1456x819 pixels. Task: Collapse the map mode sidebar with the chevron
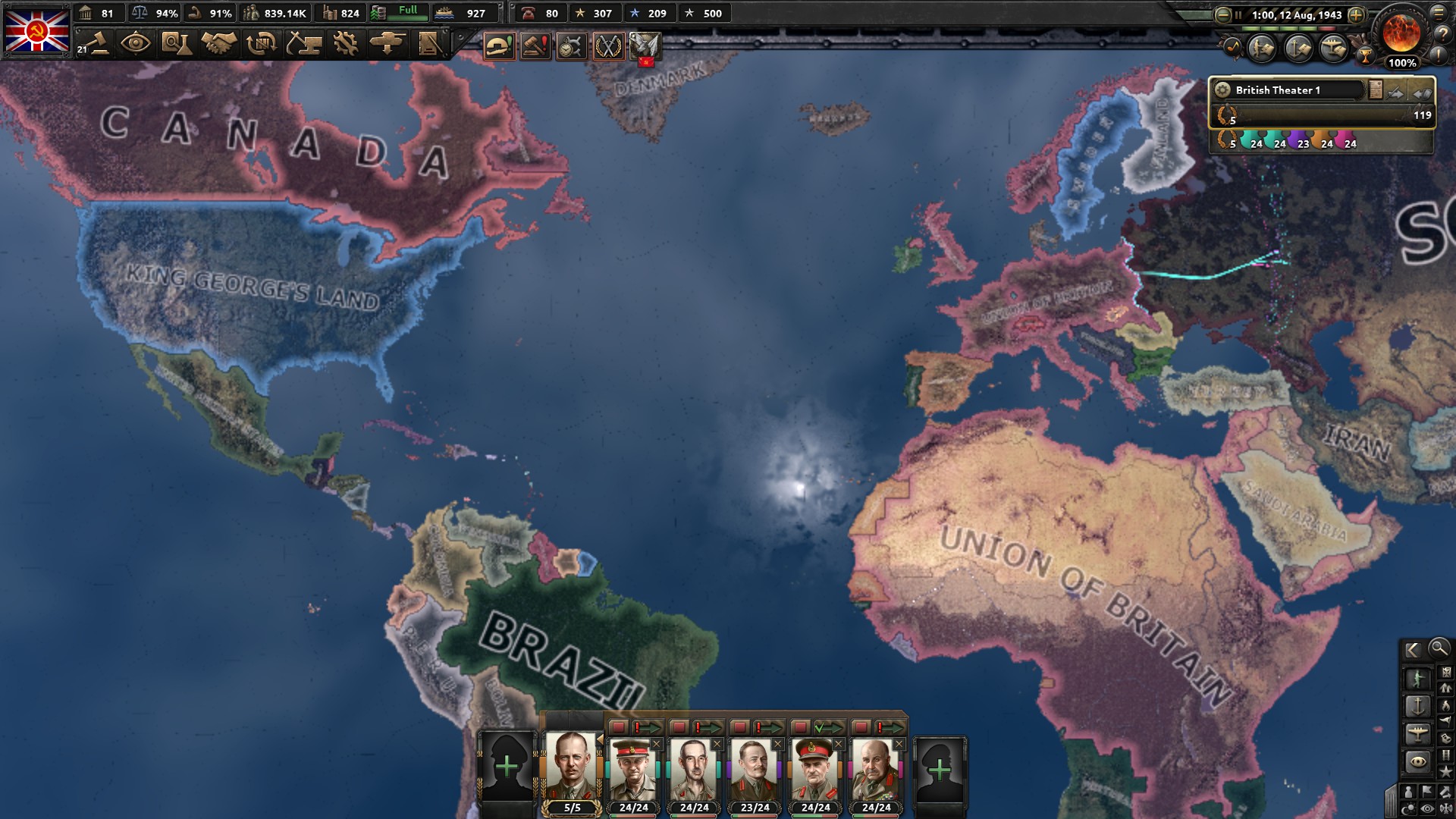(1414, 650)
